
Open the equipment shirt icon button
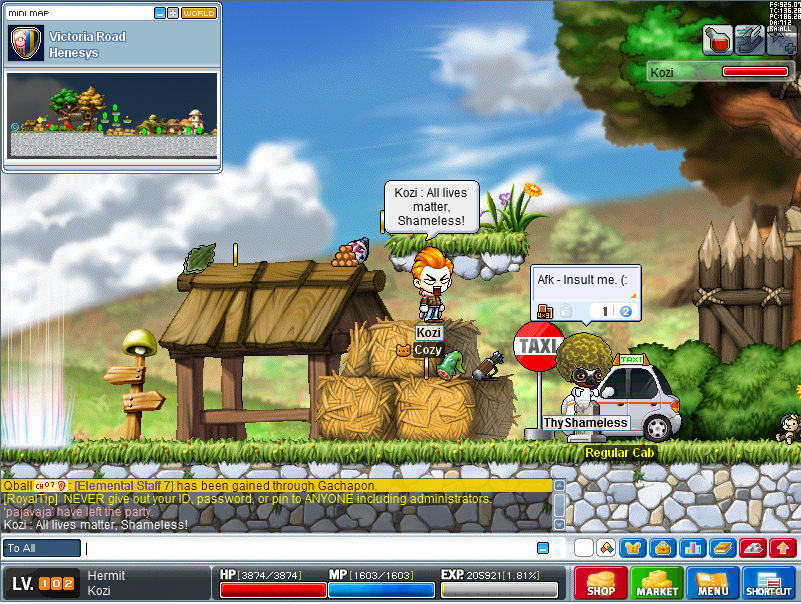pos(631,548)
